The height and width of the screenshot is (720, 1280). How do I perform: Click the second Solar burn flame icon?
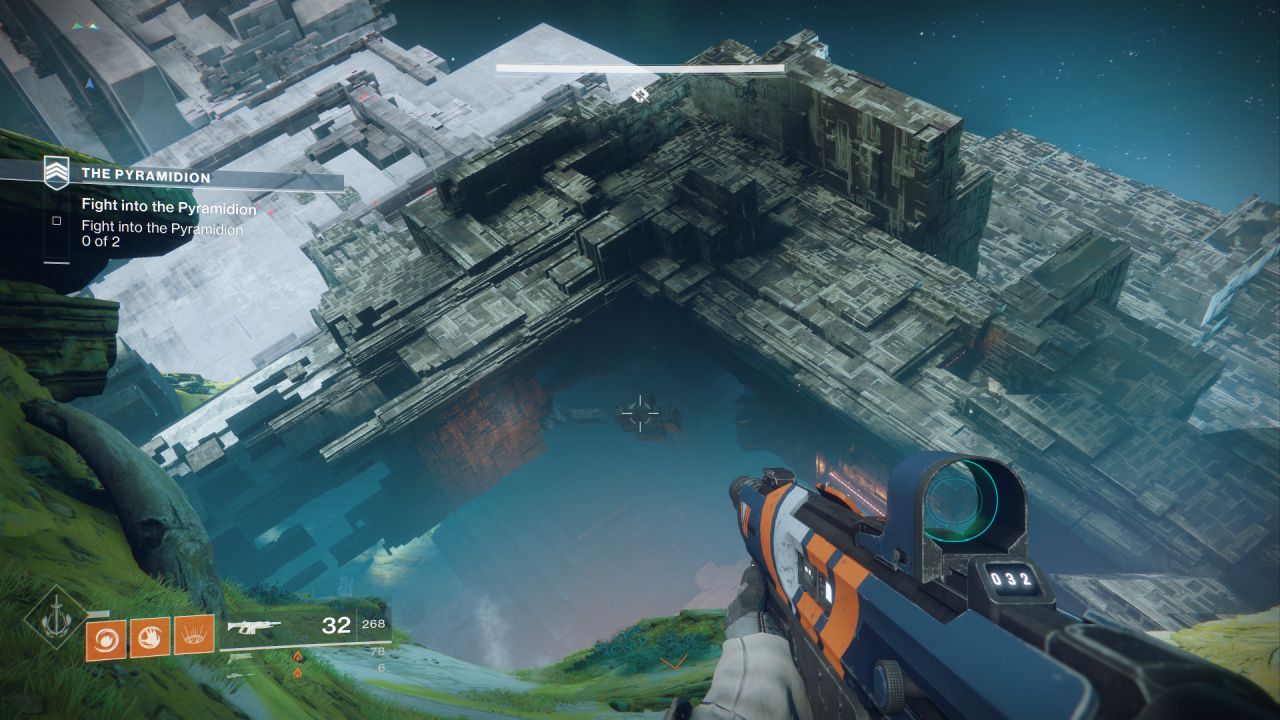coord(297,673)
